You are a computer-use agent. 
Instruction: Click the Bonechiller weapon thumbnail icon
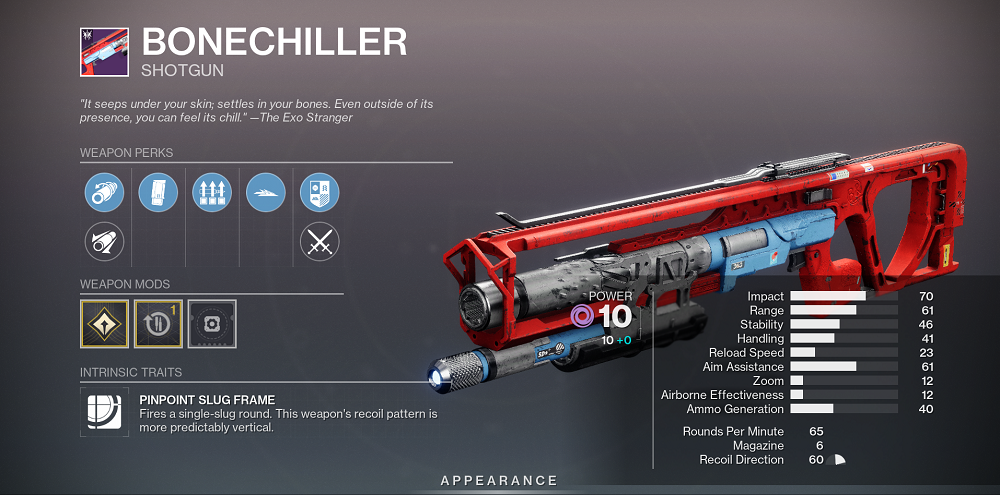coord(103,50)
